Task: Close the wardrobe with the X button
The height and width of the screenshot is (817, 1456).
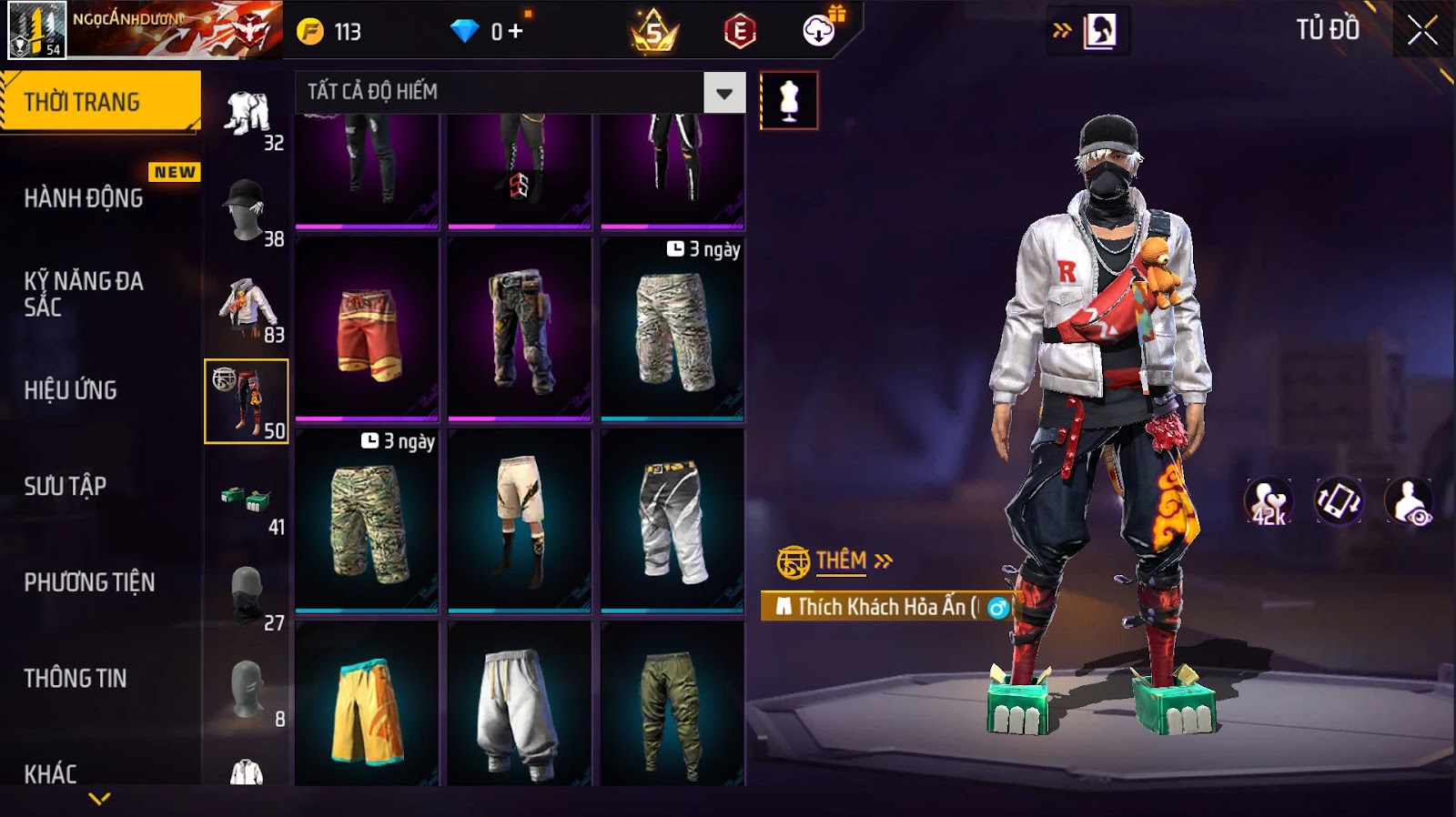Action: click(1422, 31)
